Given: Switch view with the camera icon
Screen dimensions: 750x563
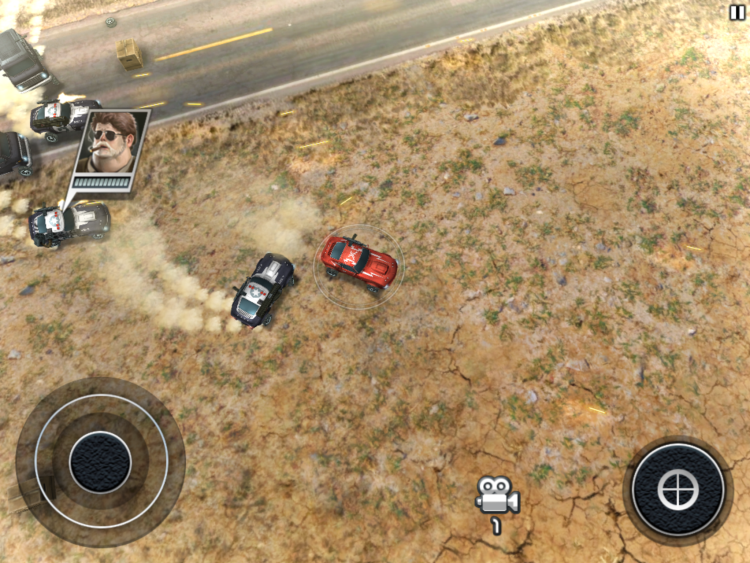Looking at the screenshot, I should pyautogui.click(x=496, y=495).
